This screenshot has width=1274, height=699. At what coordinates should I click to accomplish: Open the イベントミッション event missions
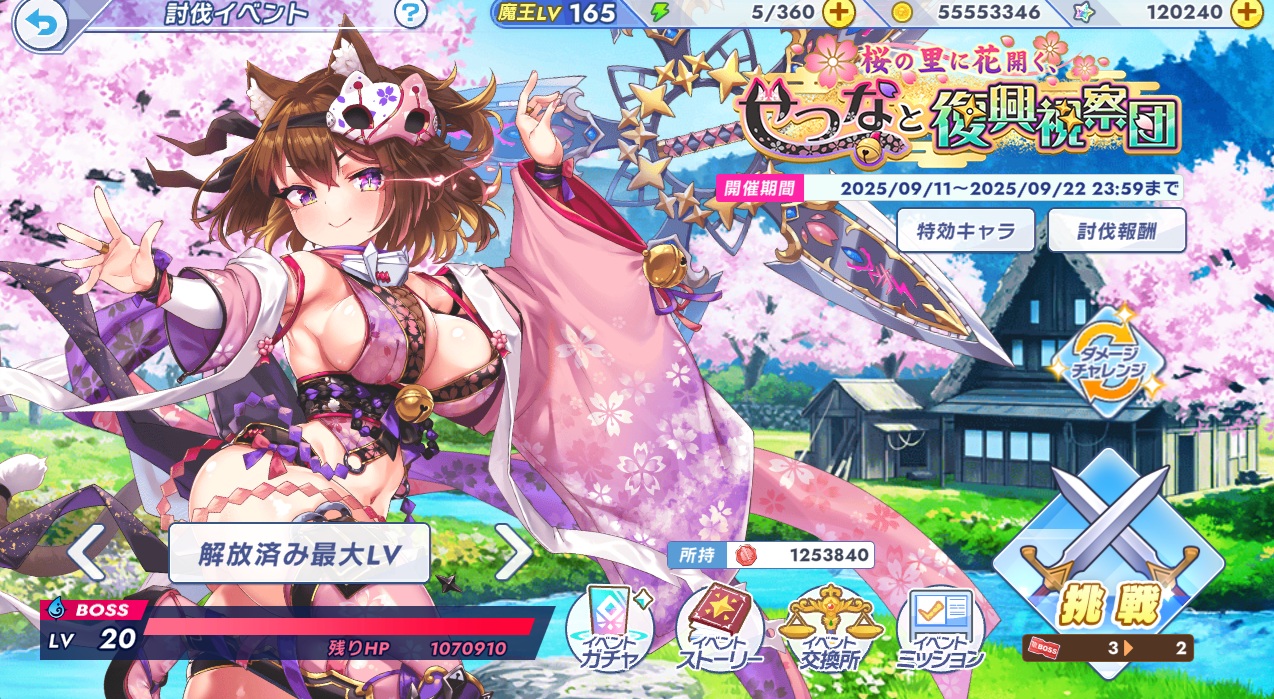click(940, 631)
